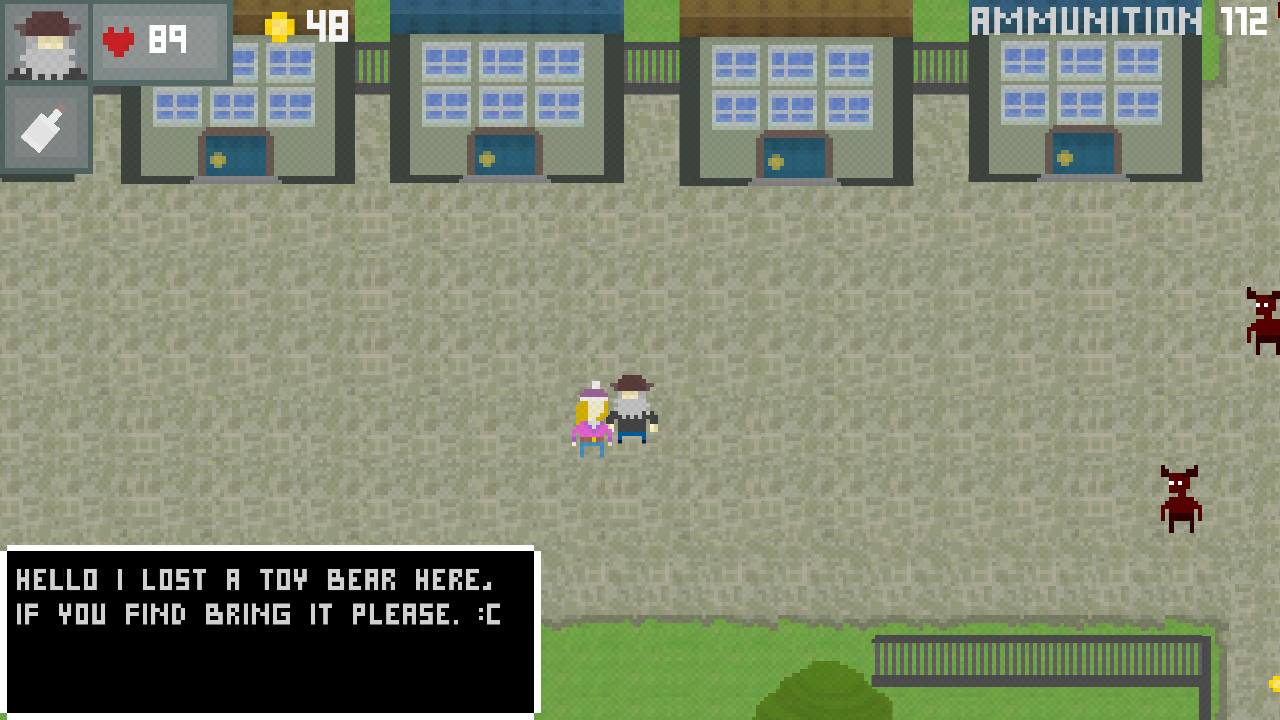Select the knife weapon in the item slot
1280x720 pixels.
tap(46, 127)
